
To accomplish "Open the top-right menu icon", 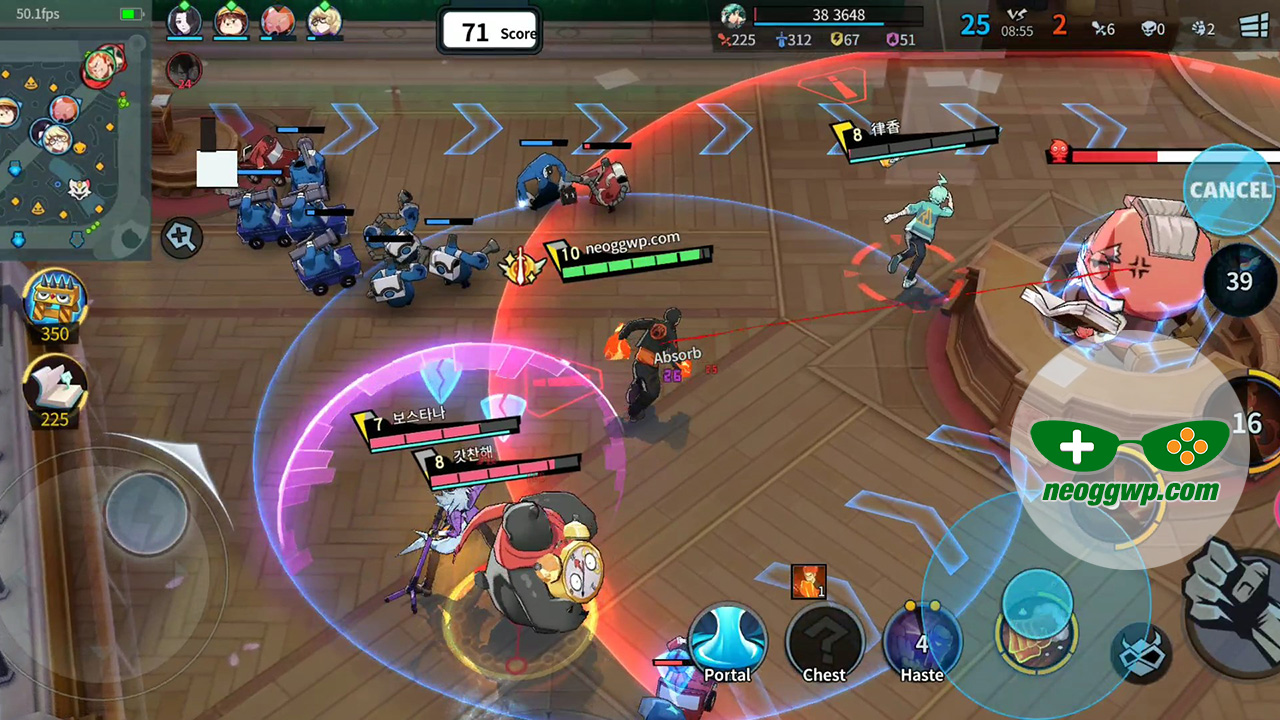I will pos(1254,27).
